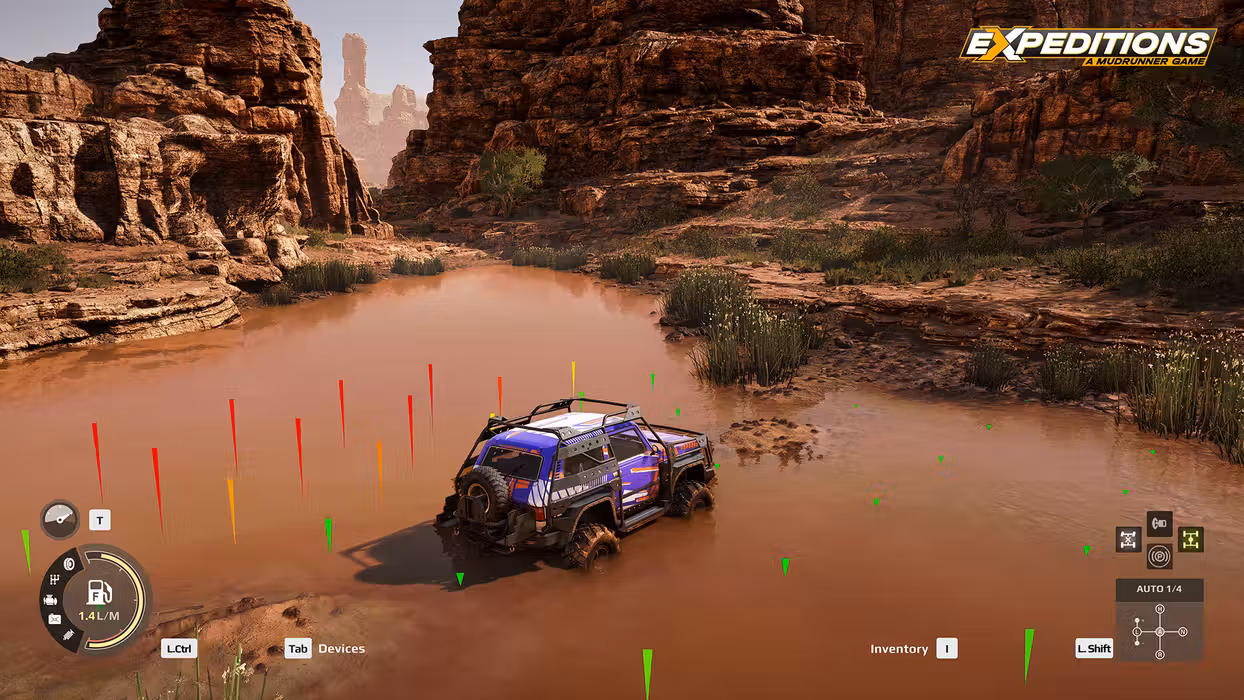Screen dimensions: 1244x700
Task: Click the fuel tank status icon
Action: tap(55, 619)
